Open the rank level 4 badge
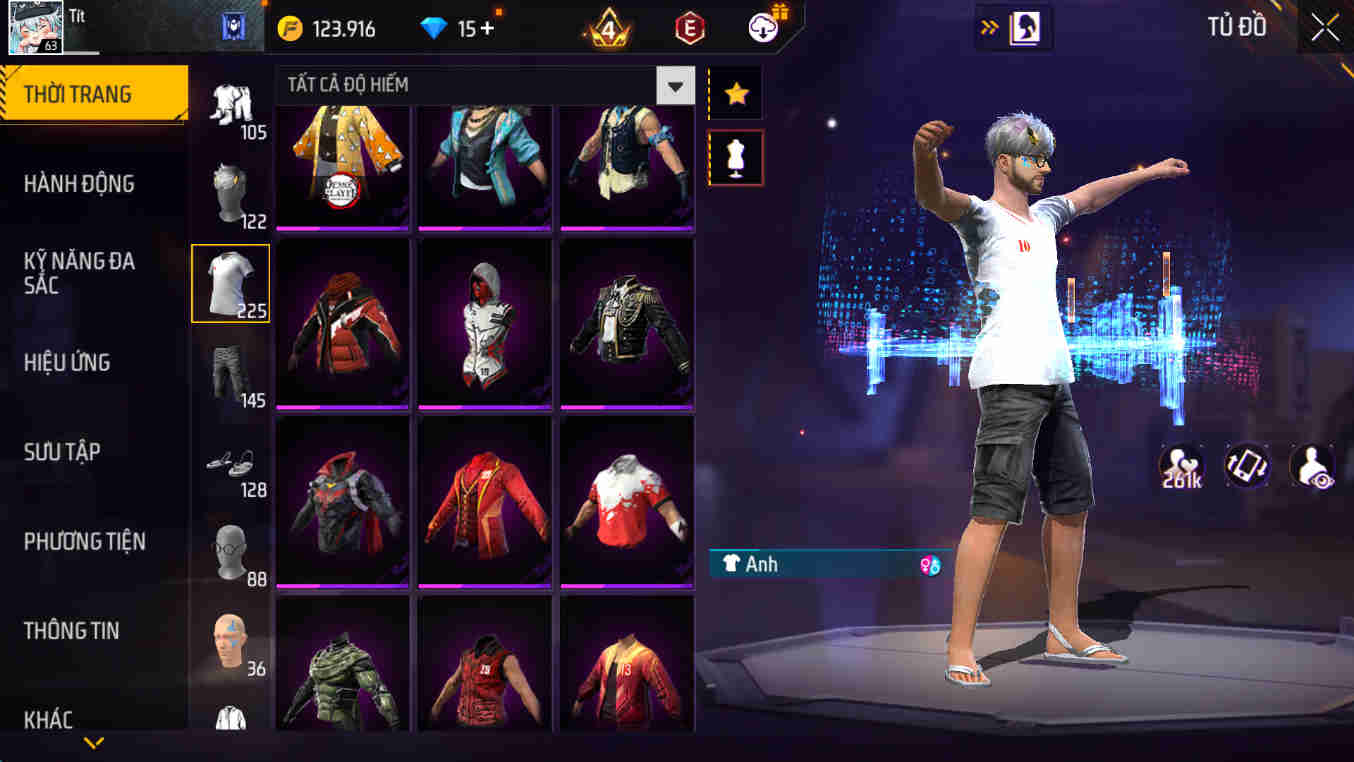The width and height of the screenshot is (1354, 762). pos(604,28)
